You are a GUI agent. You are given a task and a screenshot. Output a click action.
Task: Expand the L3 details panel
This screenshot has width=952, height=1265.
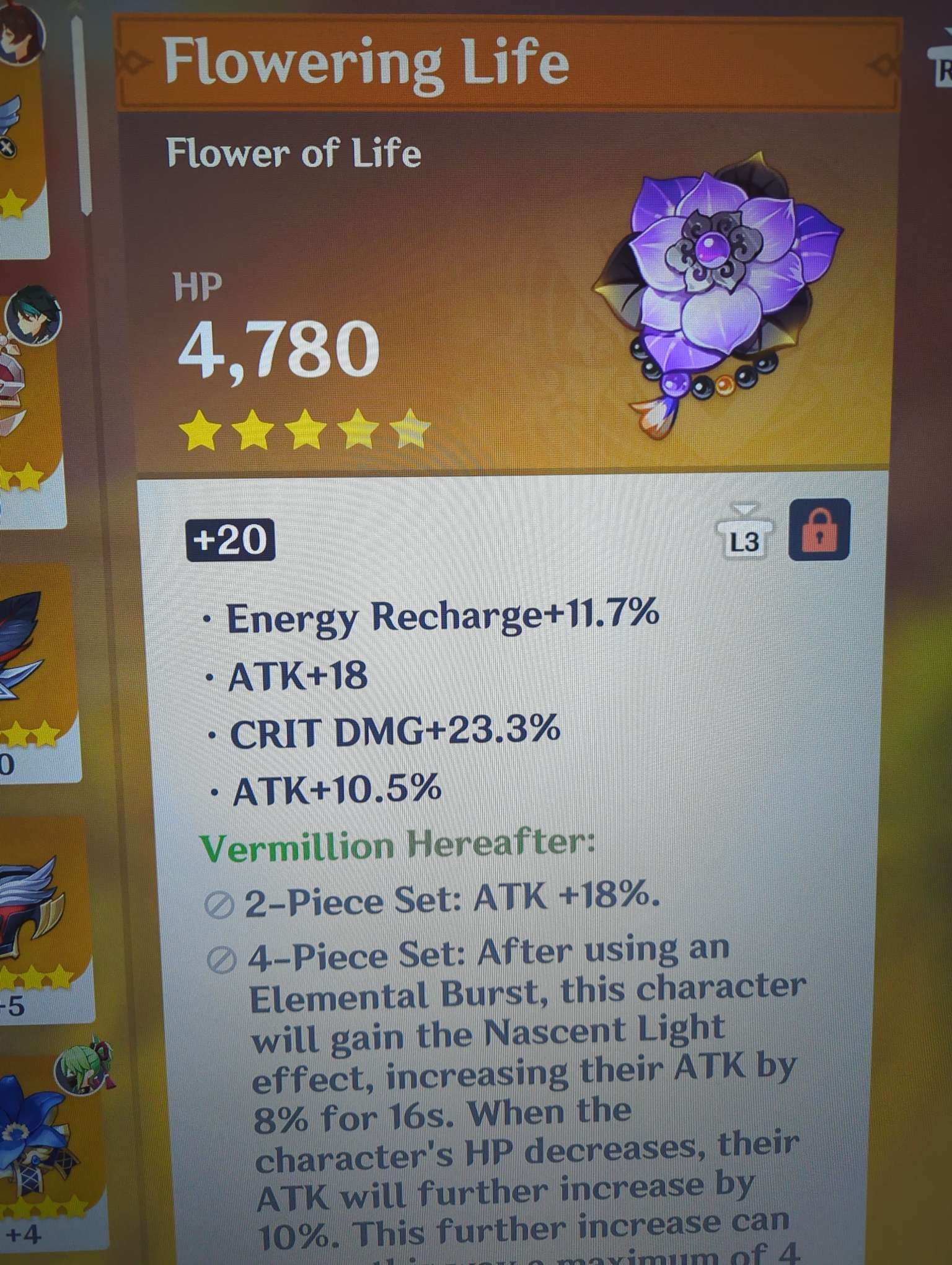[744, 541]
